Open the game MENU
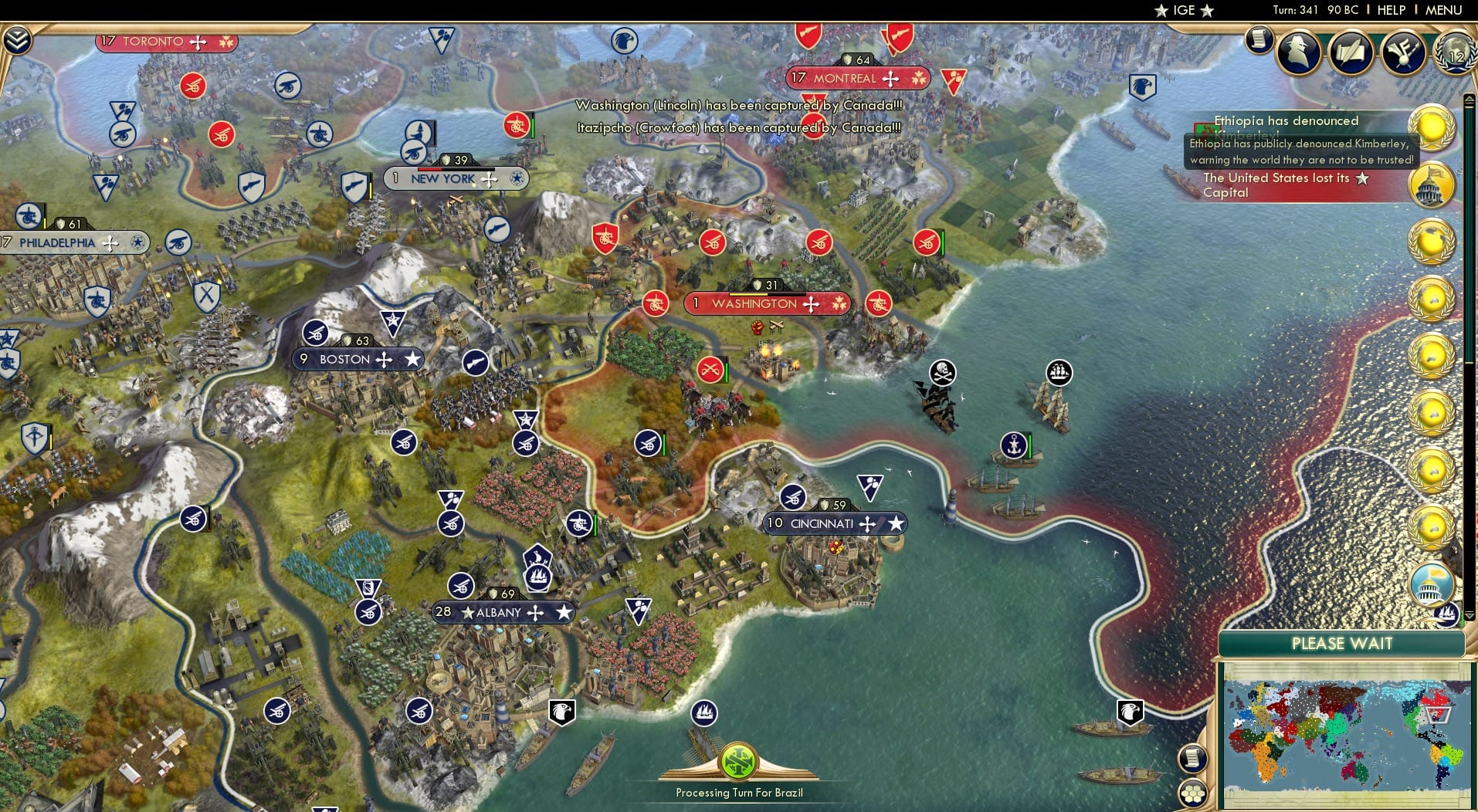The width and height of the screenshot is (1478, 812). click(x=1444, y=10)
